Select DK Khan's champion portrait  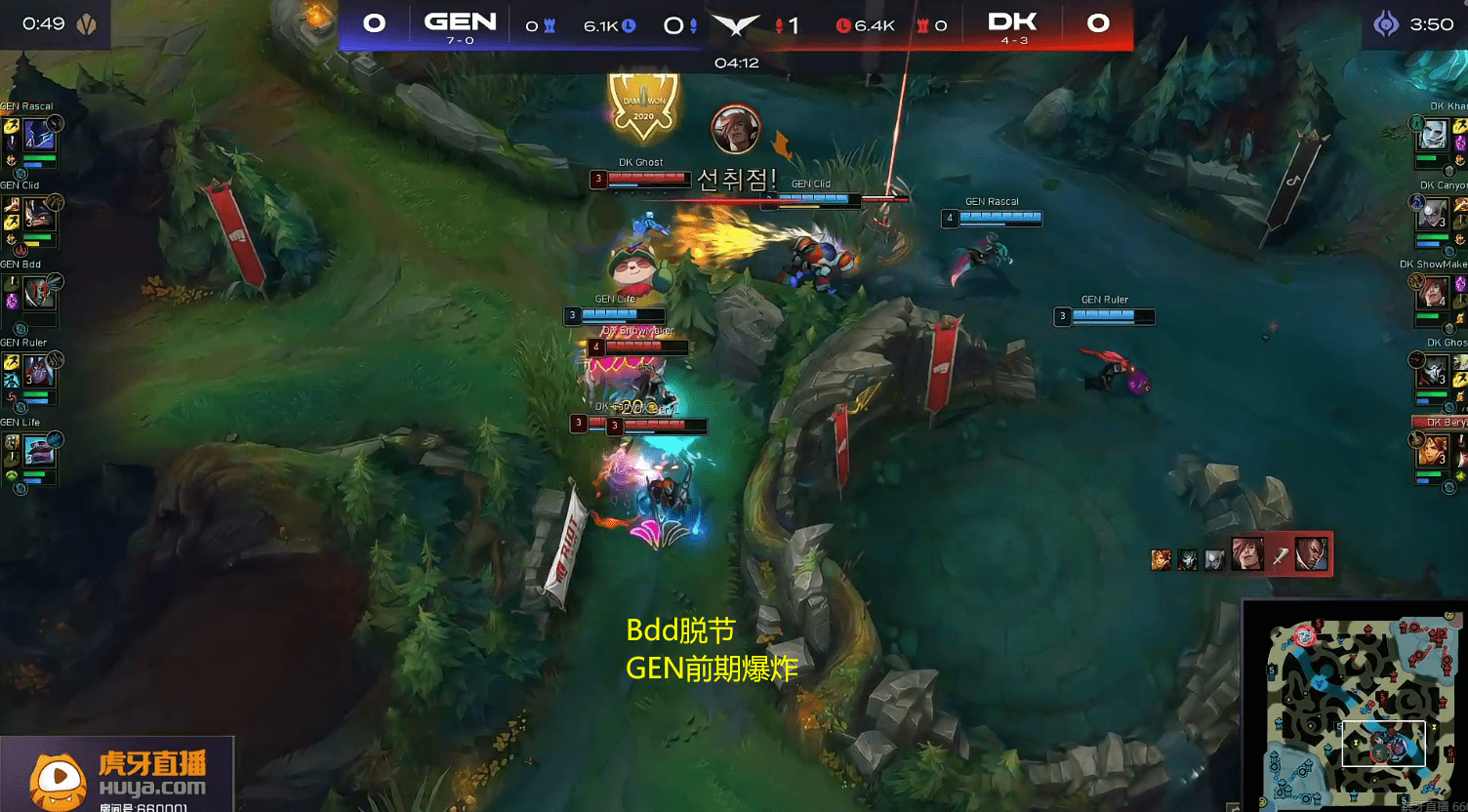click(1433, 134)
